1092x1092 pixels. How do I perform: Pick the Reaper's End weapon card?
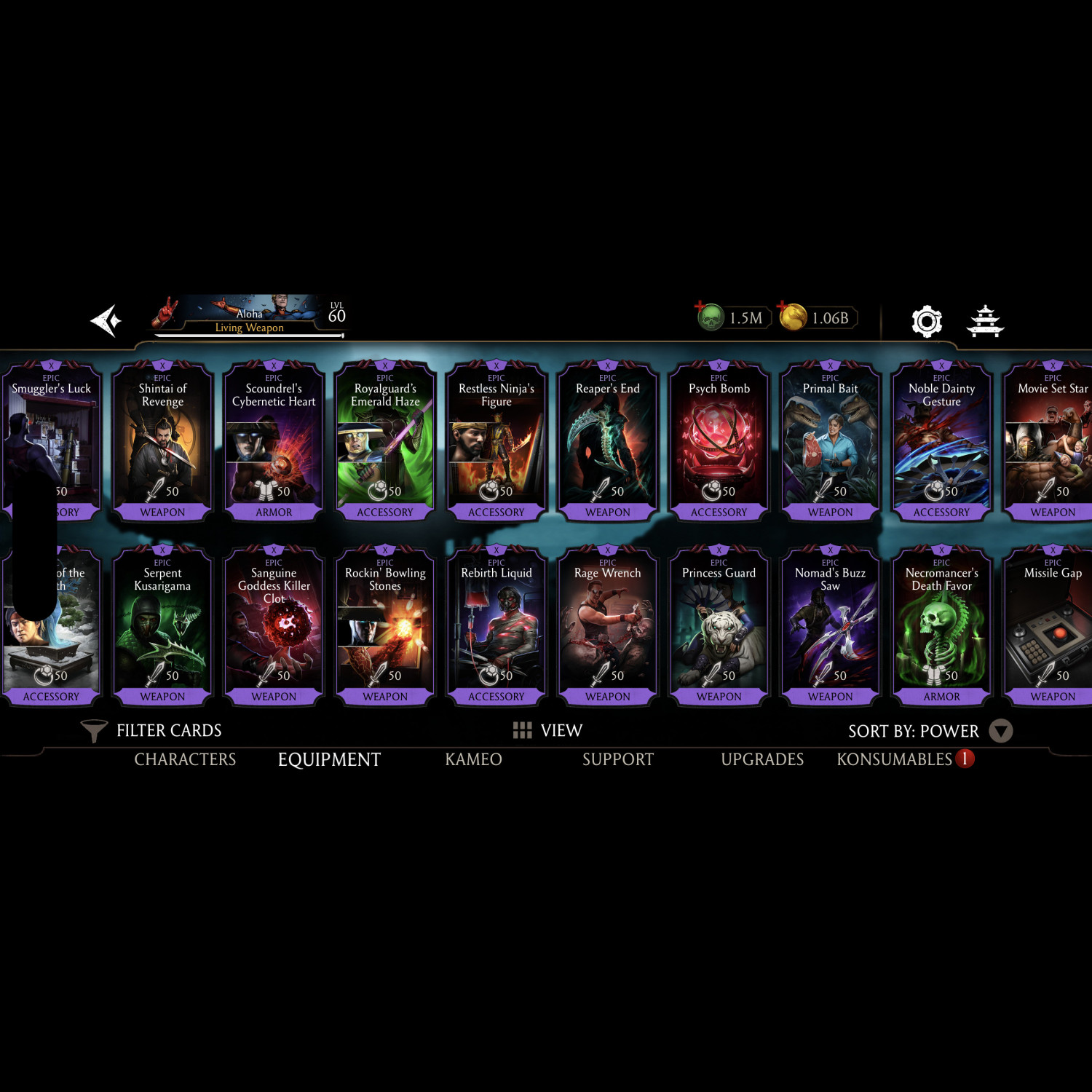point(608,440)
